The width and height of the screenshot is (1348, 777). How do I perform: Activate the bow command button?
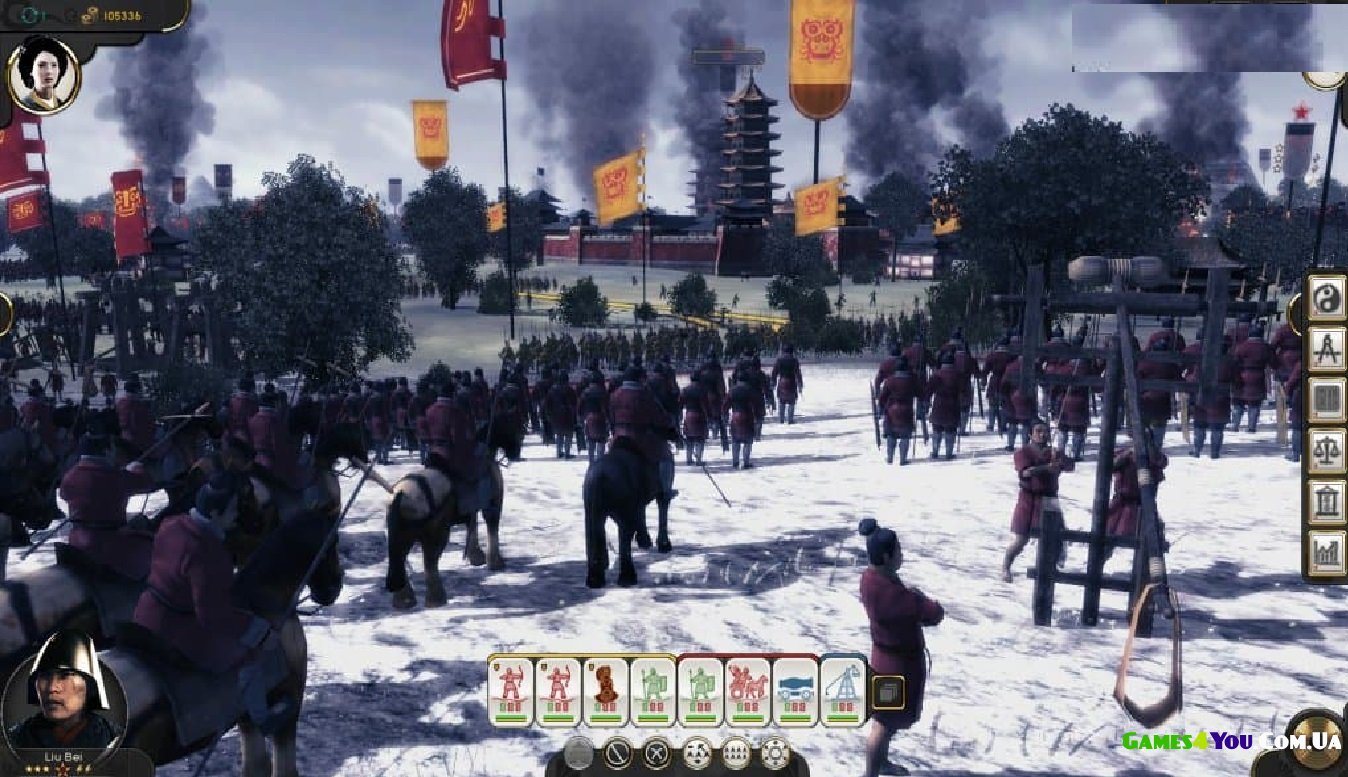pos(618,752)
